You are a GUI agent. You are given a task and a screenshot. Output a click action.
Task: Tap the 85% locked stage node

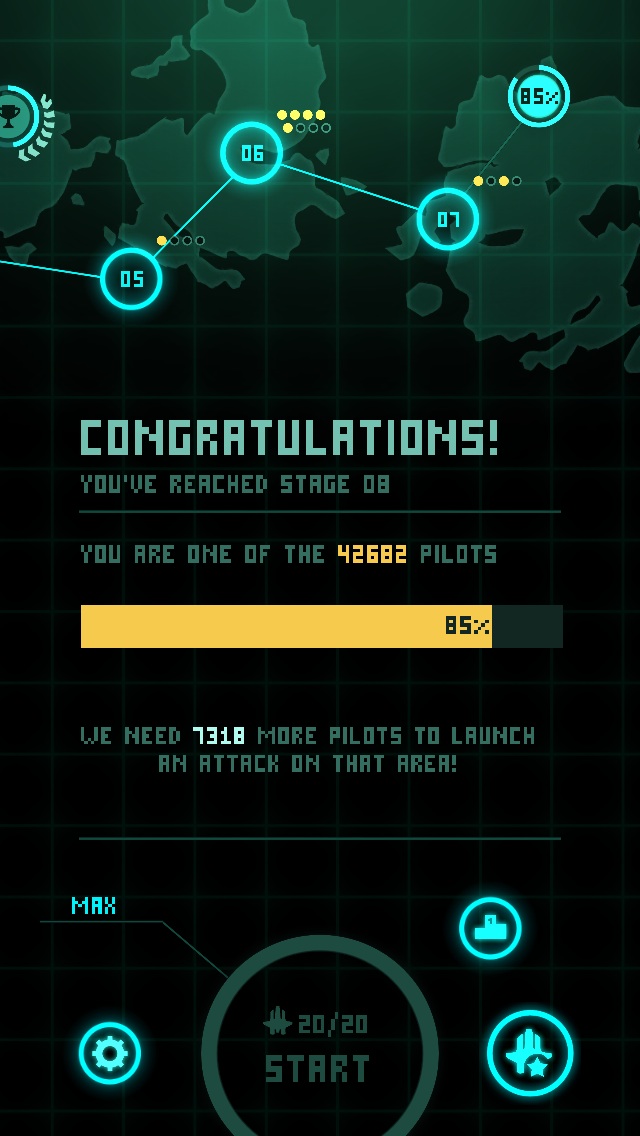click(539, 97)
